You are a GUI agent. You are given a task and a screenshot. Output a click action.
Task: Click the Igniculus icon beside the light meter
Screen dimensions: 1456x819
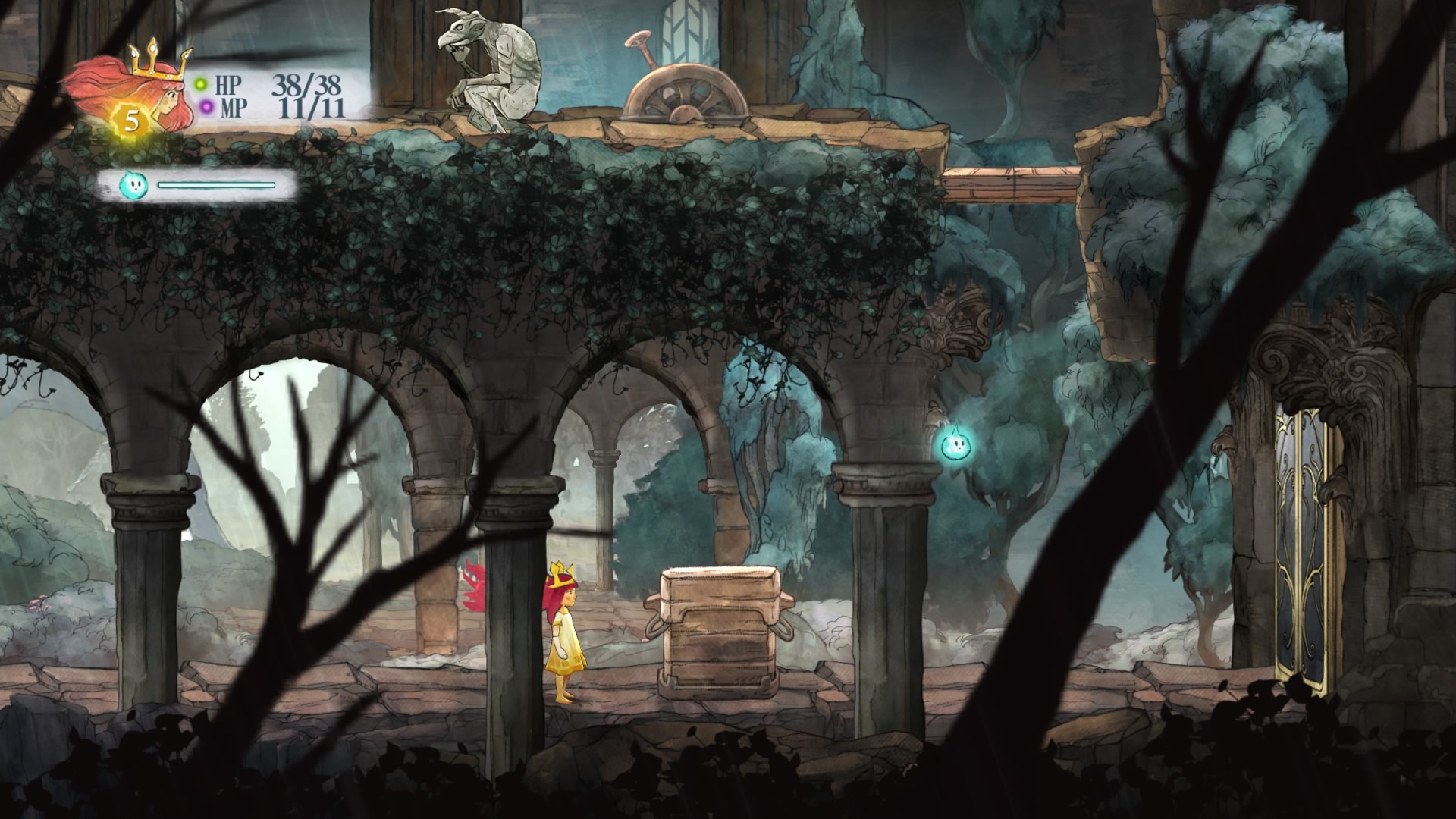point(132,184)
